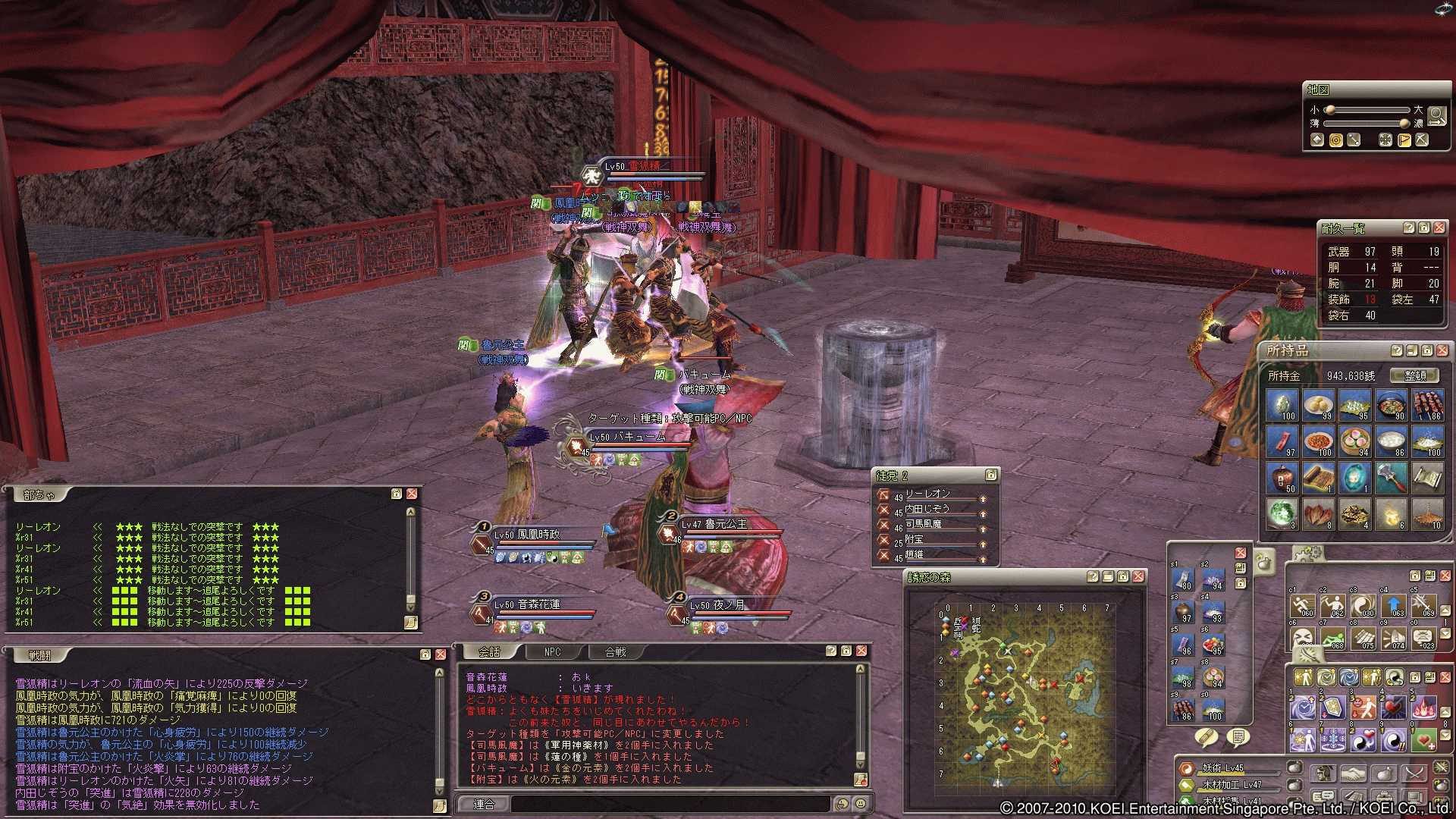The image size is (1456, 819).
Task: Click the 整頓 sort button in inventory
Action: [x=1414, y=375]
